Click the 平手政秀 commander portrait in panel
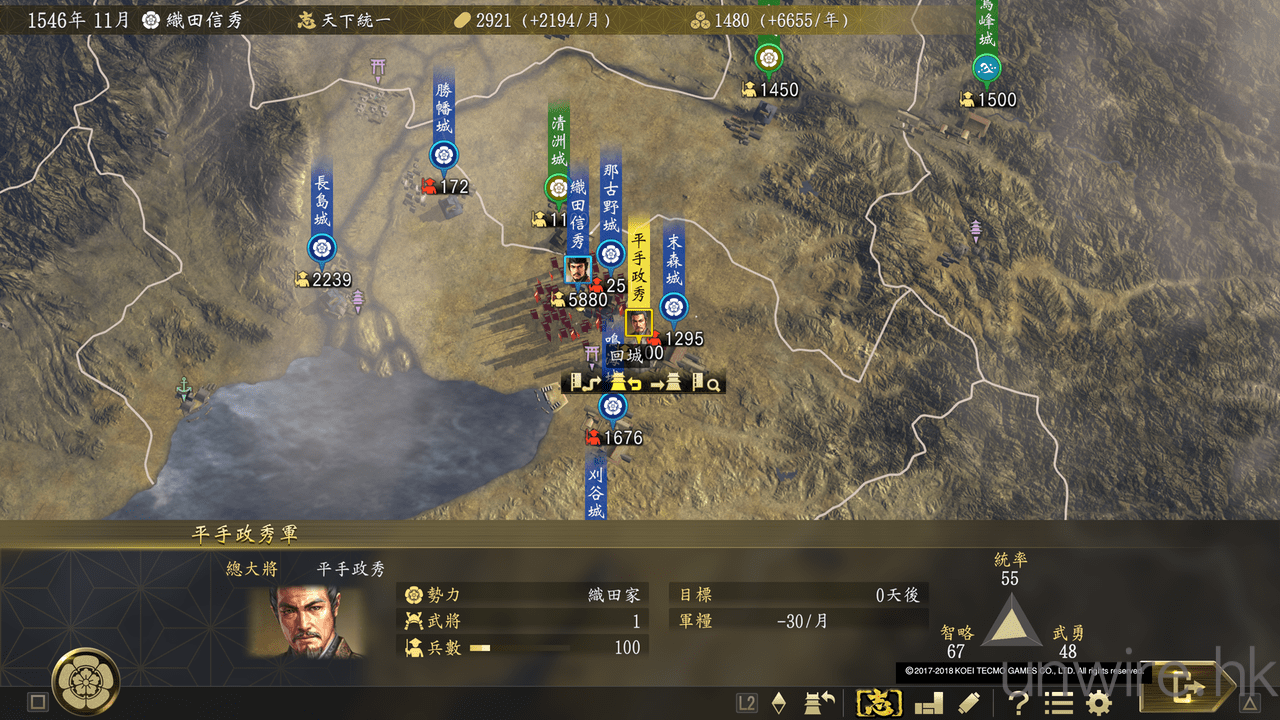This screenshot has width=1280, height=720. [307, 622]
